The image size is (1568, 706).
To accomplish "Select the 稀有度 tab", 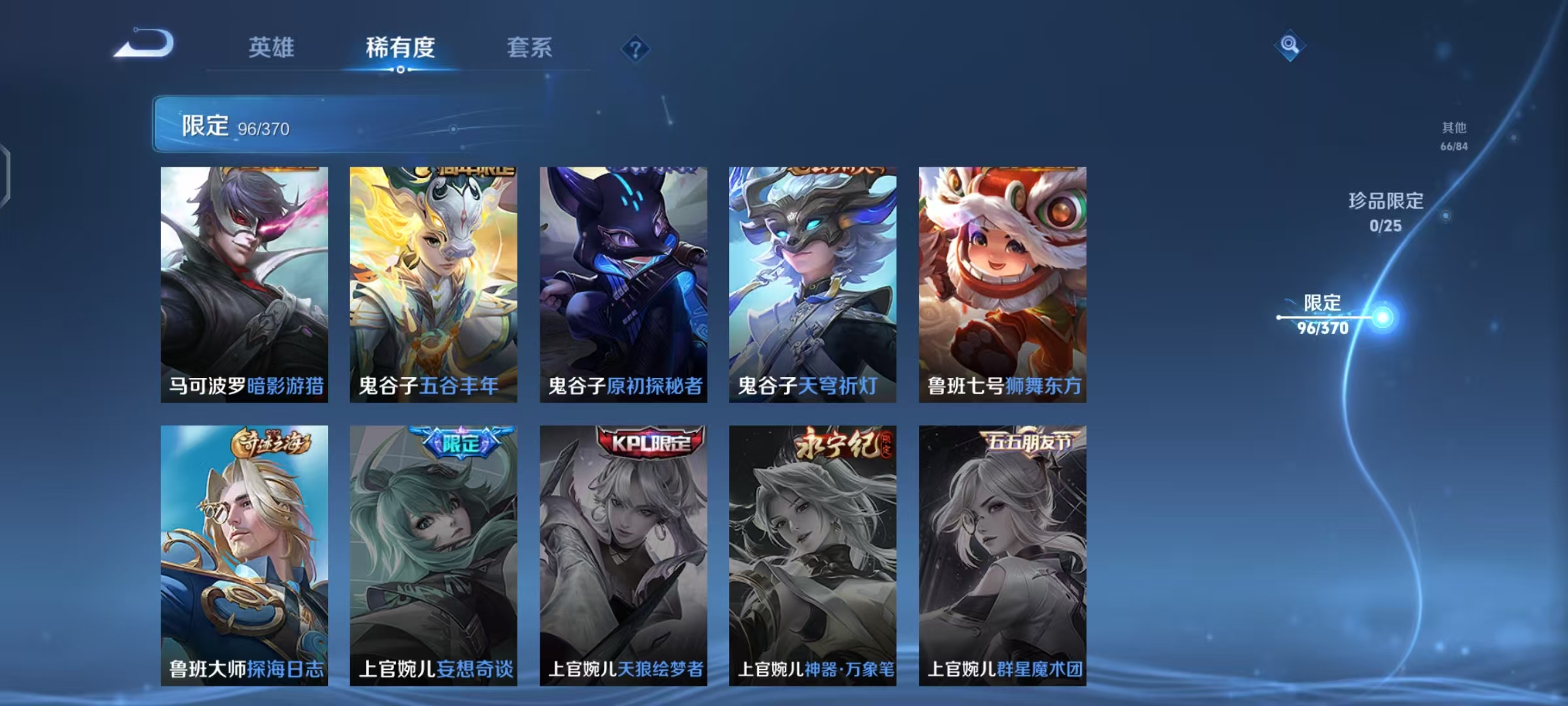I will [x=400, y=49].
